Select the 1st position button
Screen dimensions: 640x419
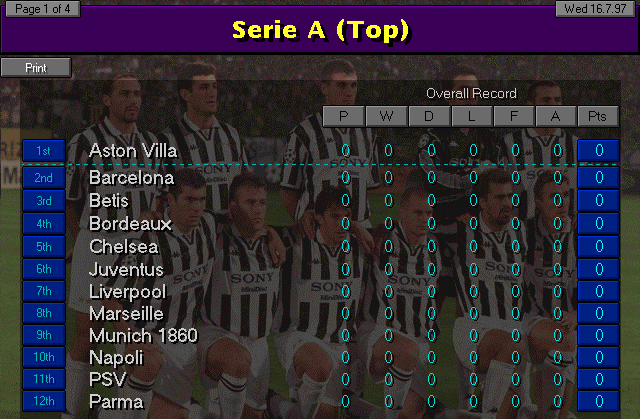tap(44, 151)
